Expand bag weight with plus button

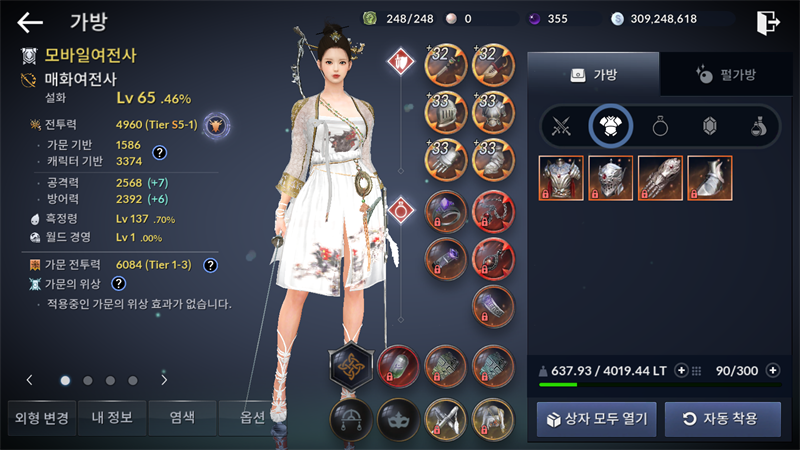682,370
